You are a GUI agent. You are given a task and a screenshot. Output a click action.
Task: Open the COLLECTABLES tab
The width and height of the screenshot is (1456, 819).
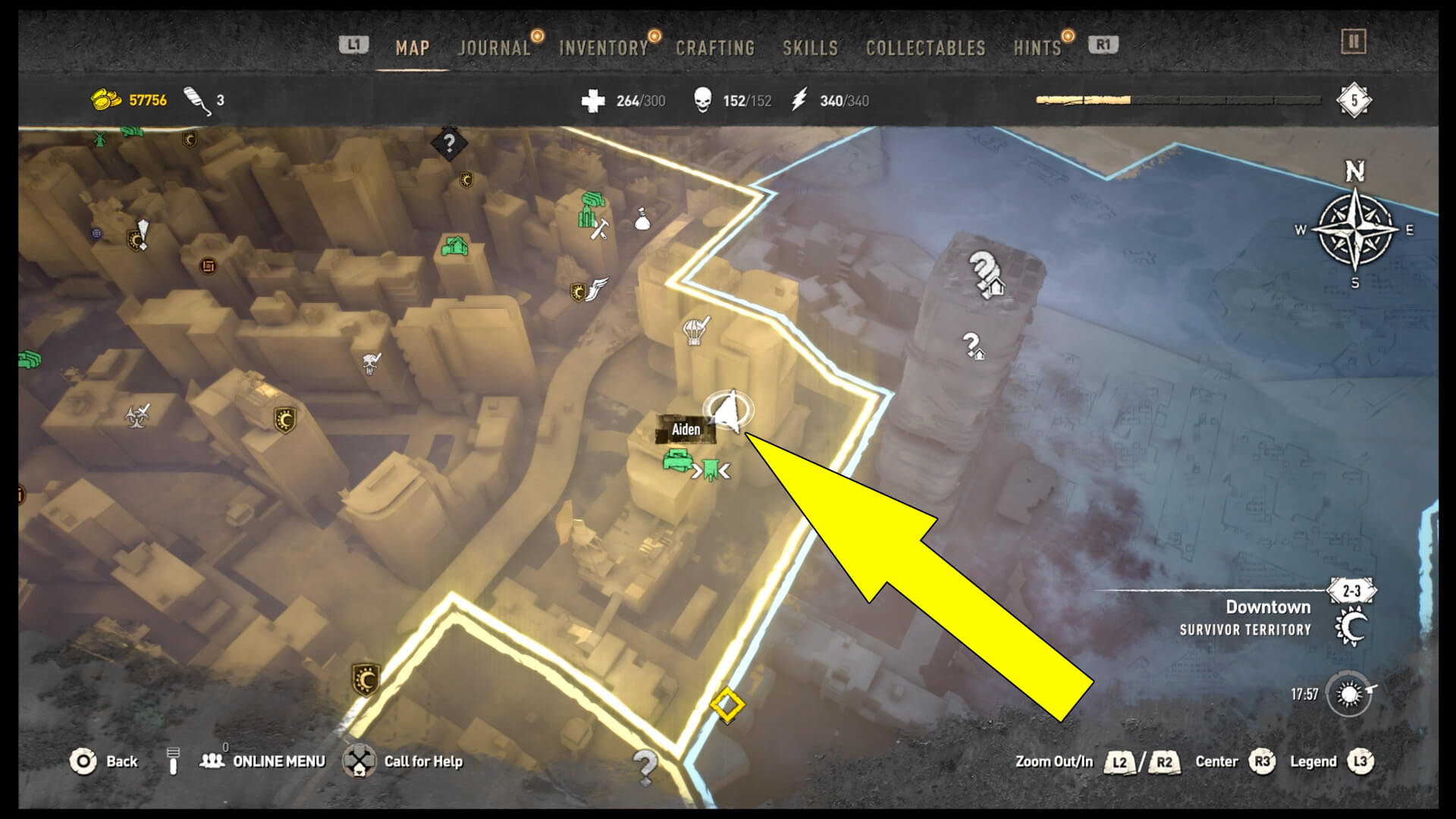point(925,47)
